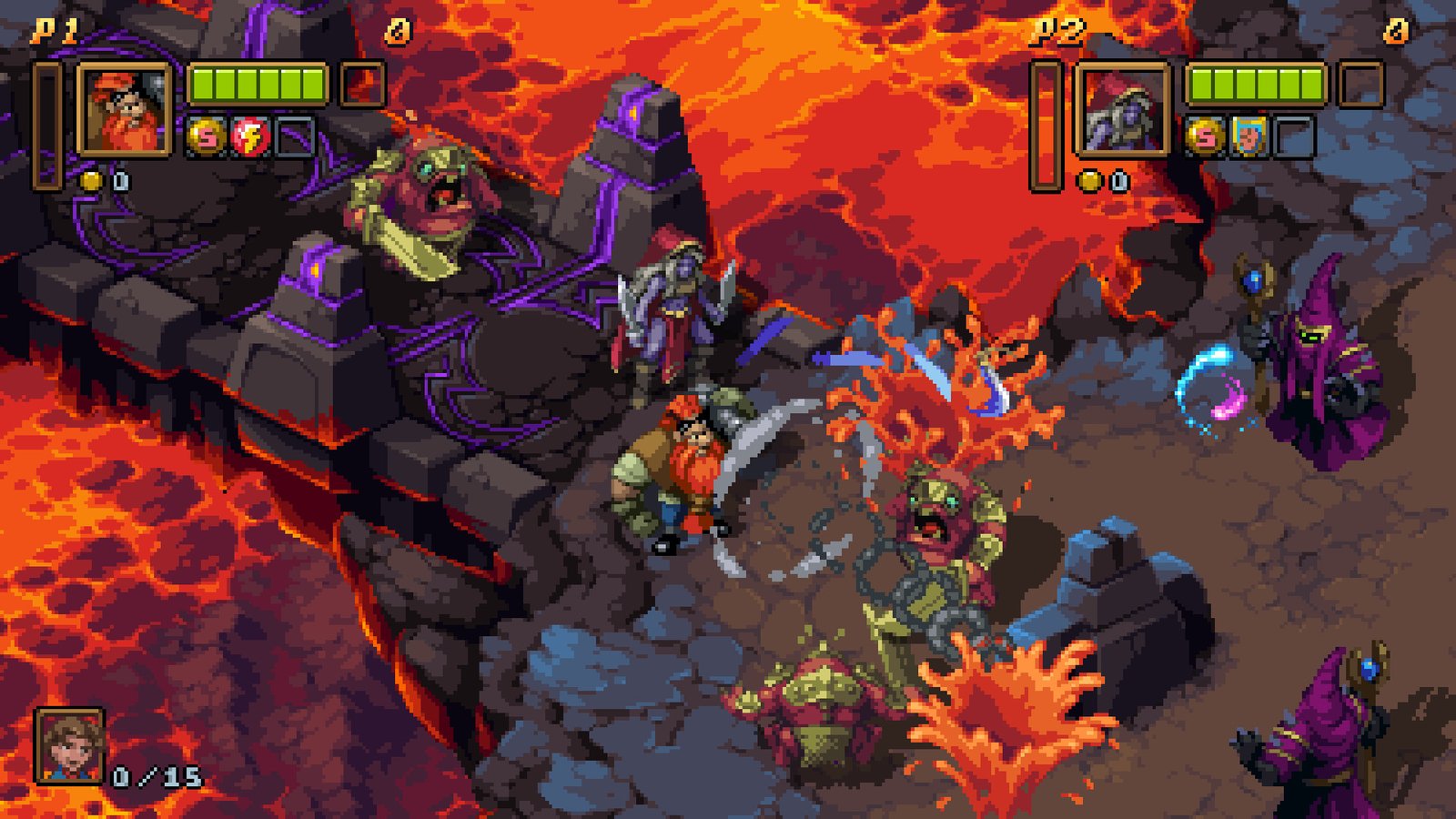Expand the empty frame right of P2's health bar

coord(1361,83)
